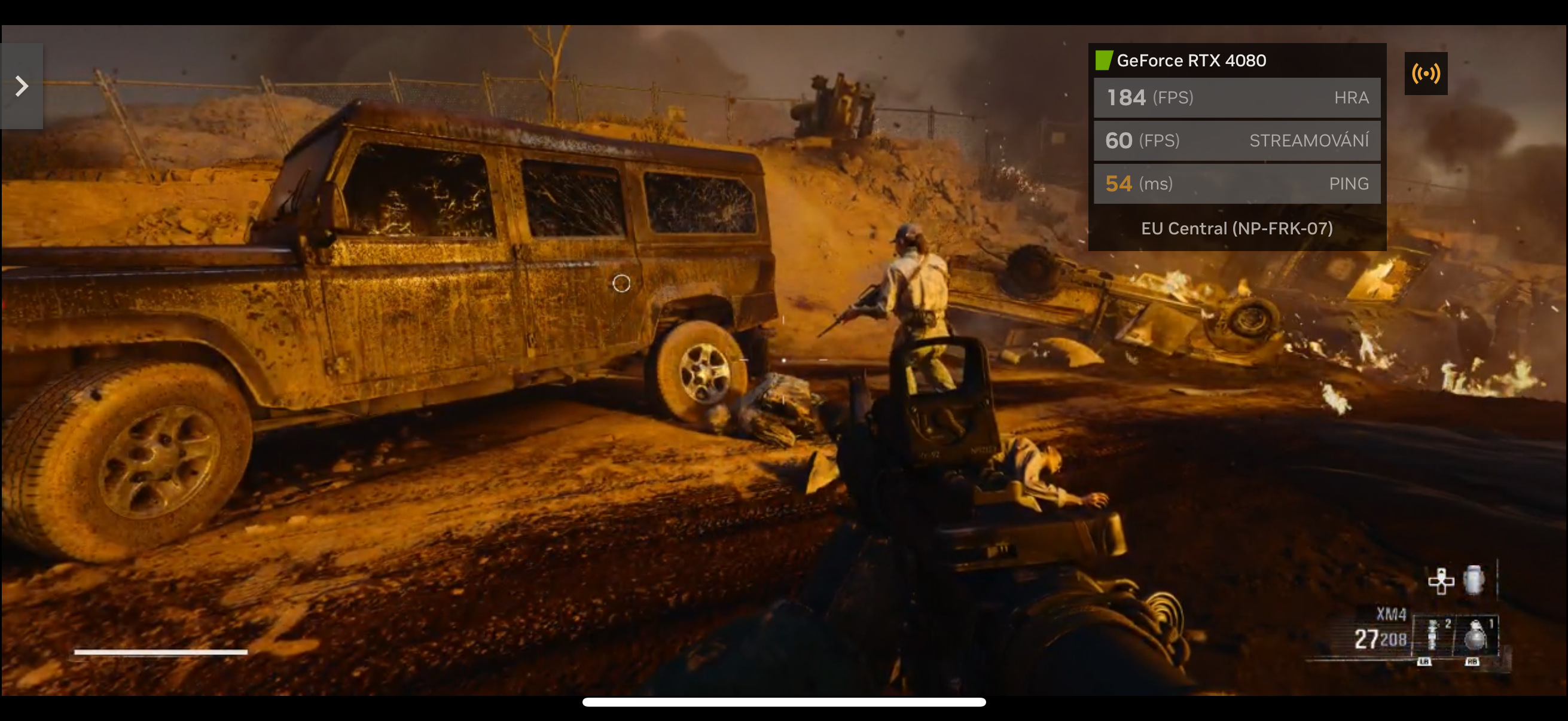This screenshot has width=1568, height=721.
Task: Select the HRA FPS stats row
Action: coord(1237,97)
